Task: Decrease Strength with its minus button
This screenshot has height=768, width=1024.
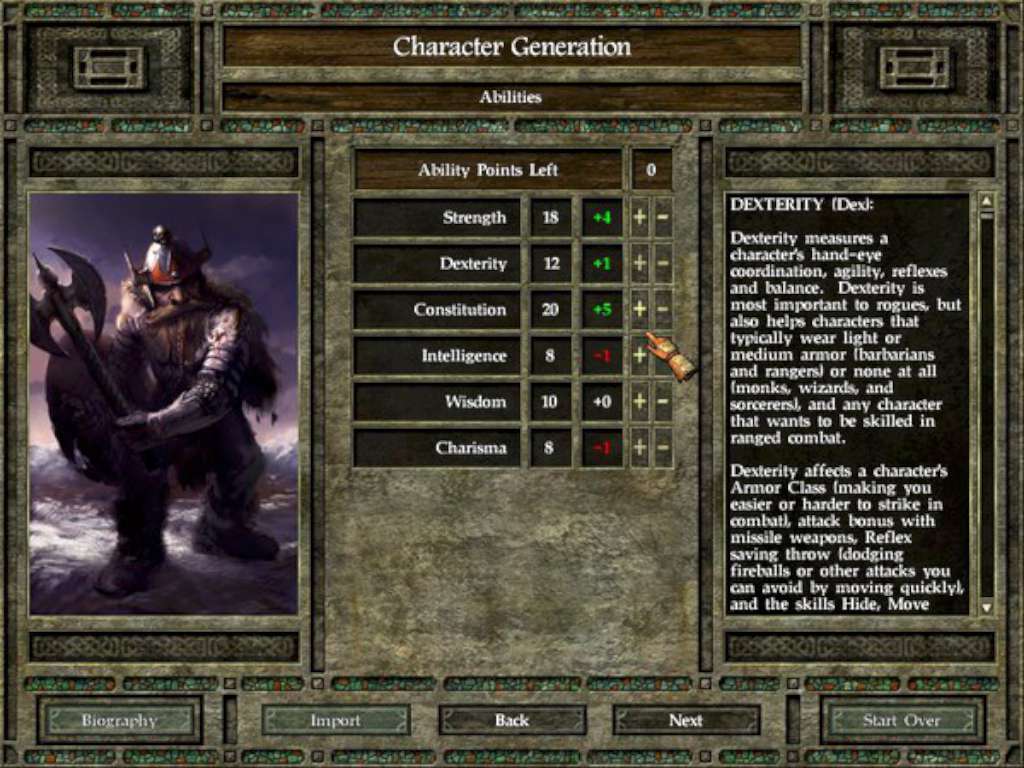Action: tap(662, 218)
